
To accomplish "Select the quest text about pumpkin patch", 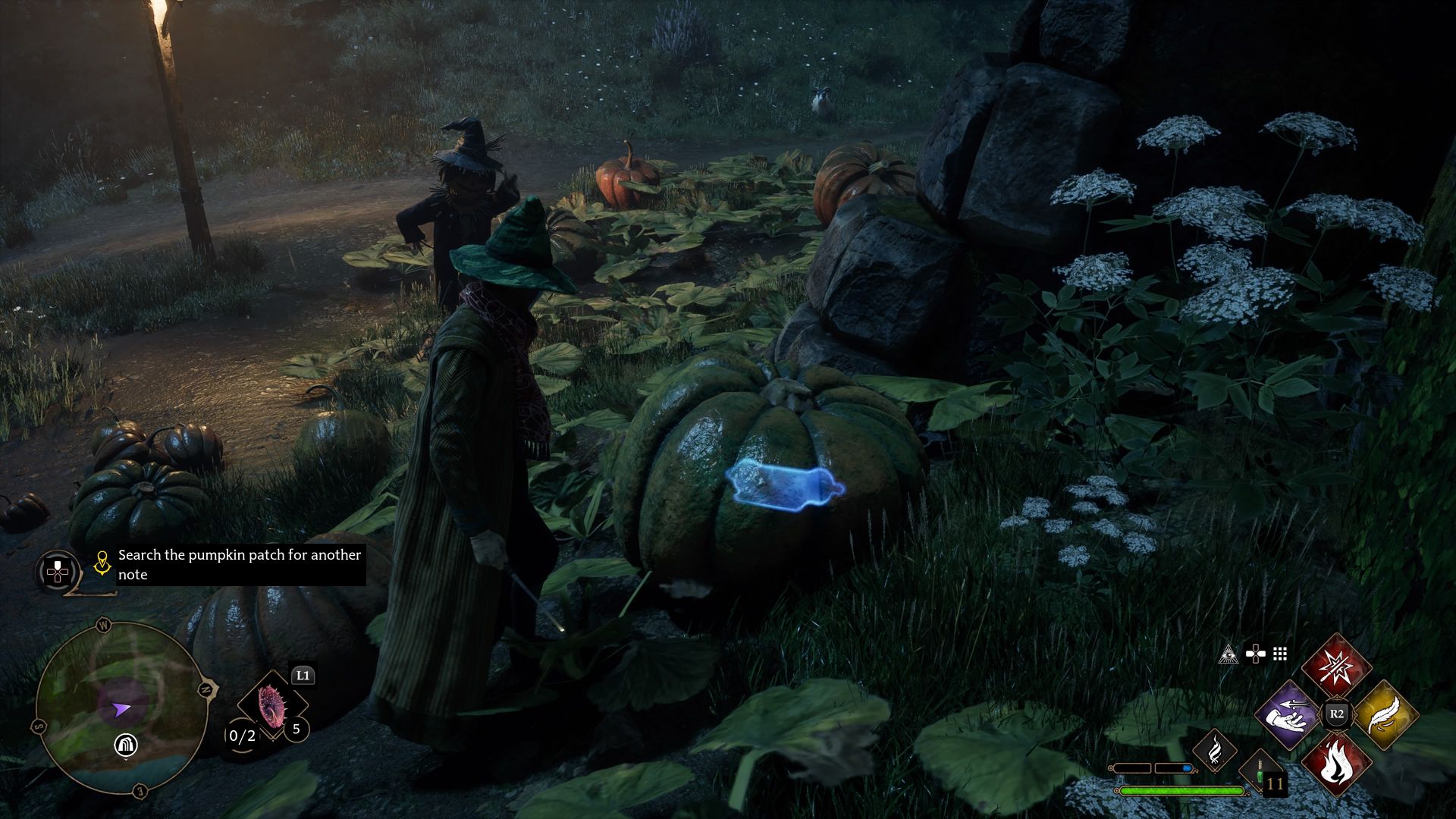I will [241, 566].
